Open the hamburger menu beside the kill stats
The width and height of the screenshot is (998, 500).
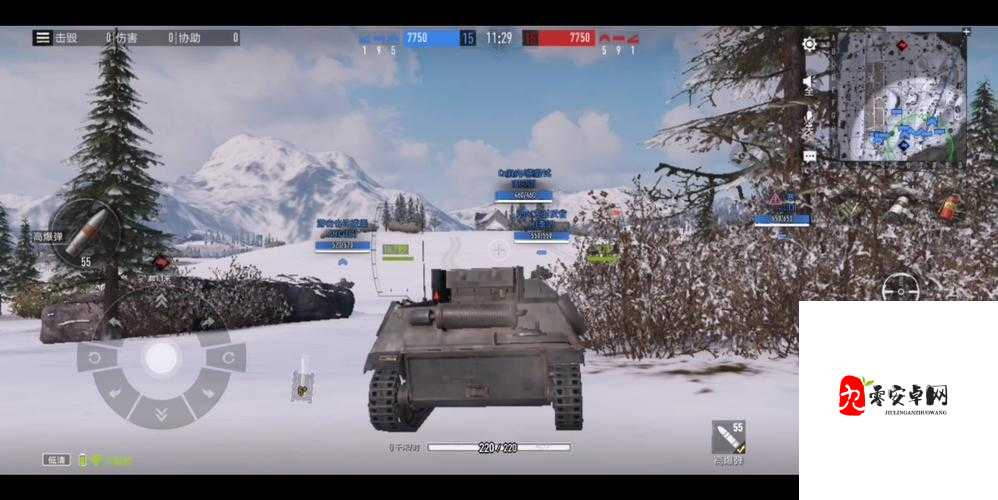pos(42,38)
